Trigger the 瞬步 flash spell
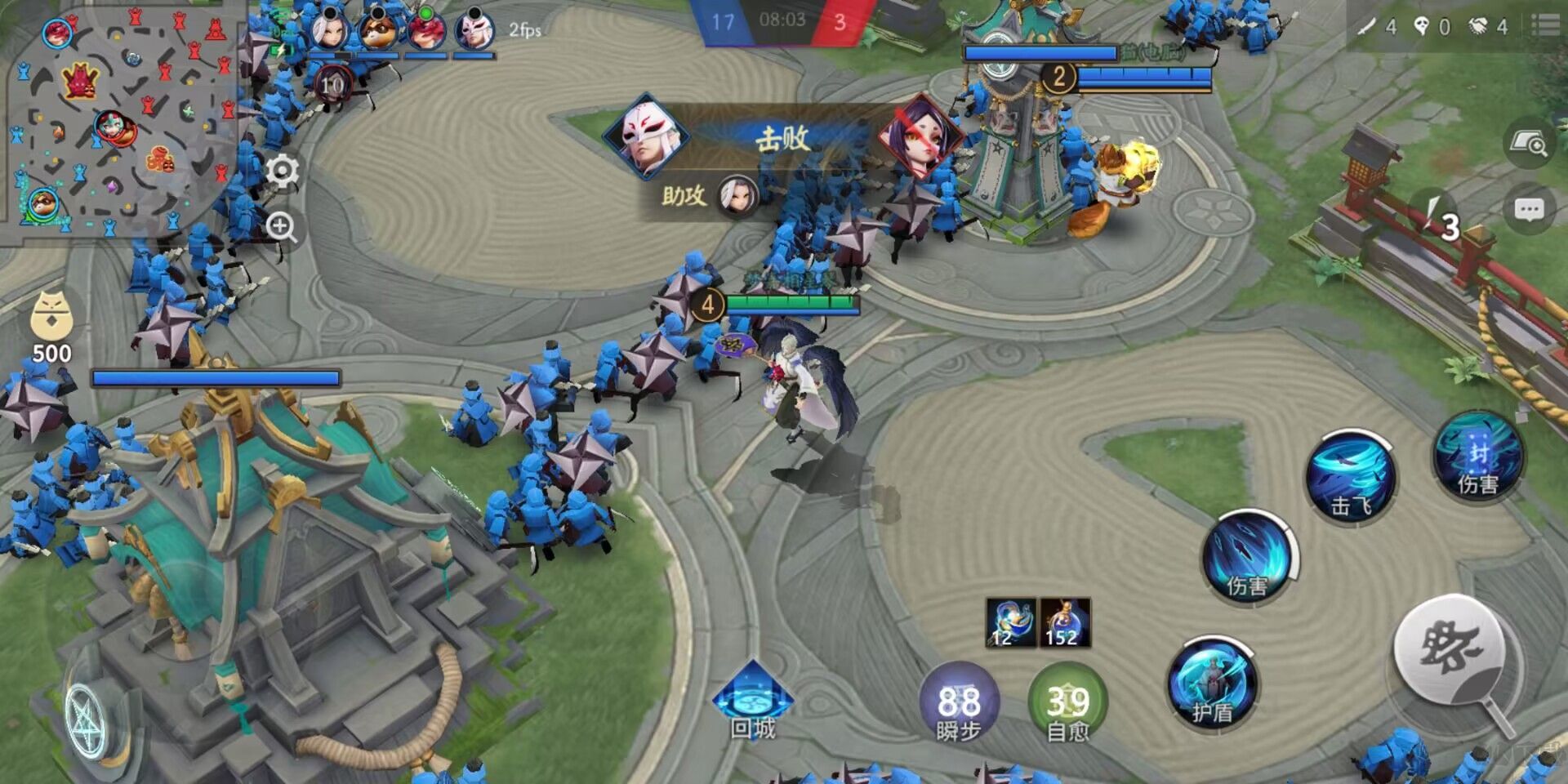Viewport: 1568px width, 784px height. 959,702
